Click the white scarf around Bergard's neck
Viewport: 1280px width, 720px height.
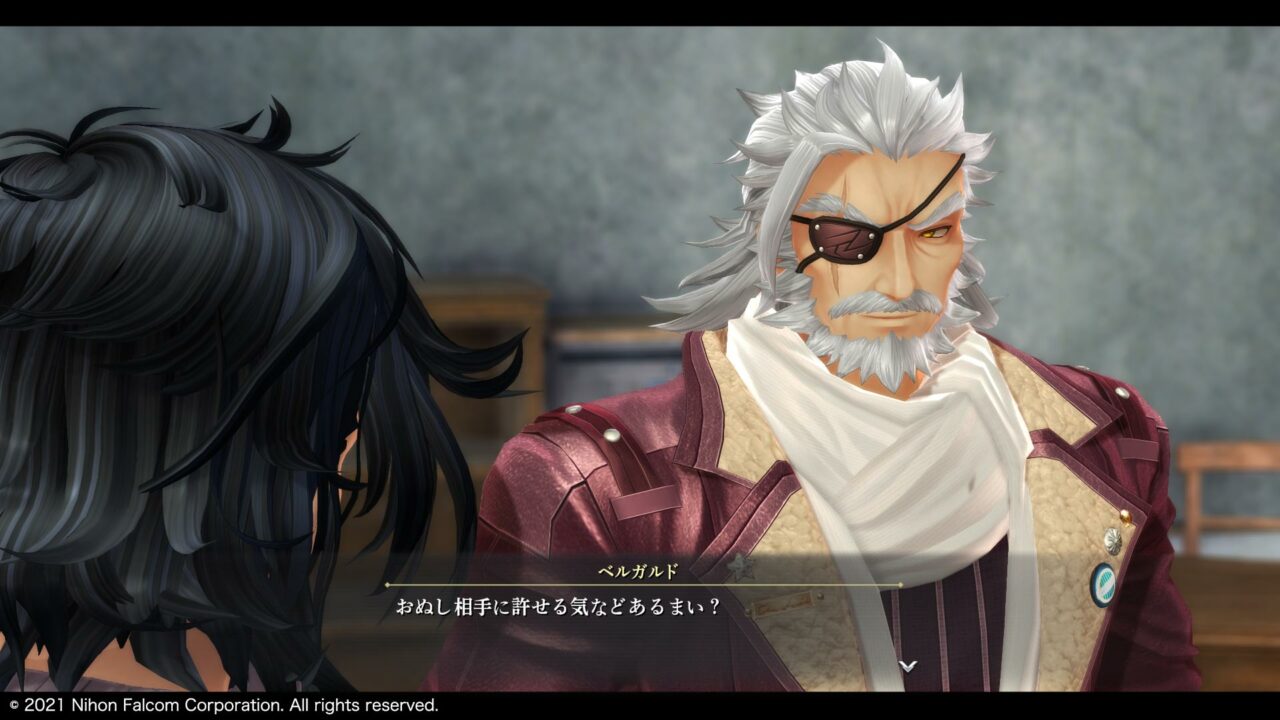(898, 440)
